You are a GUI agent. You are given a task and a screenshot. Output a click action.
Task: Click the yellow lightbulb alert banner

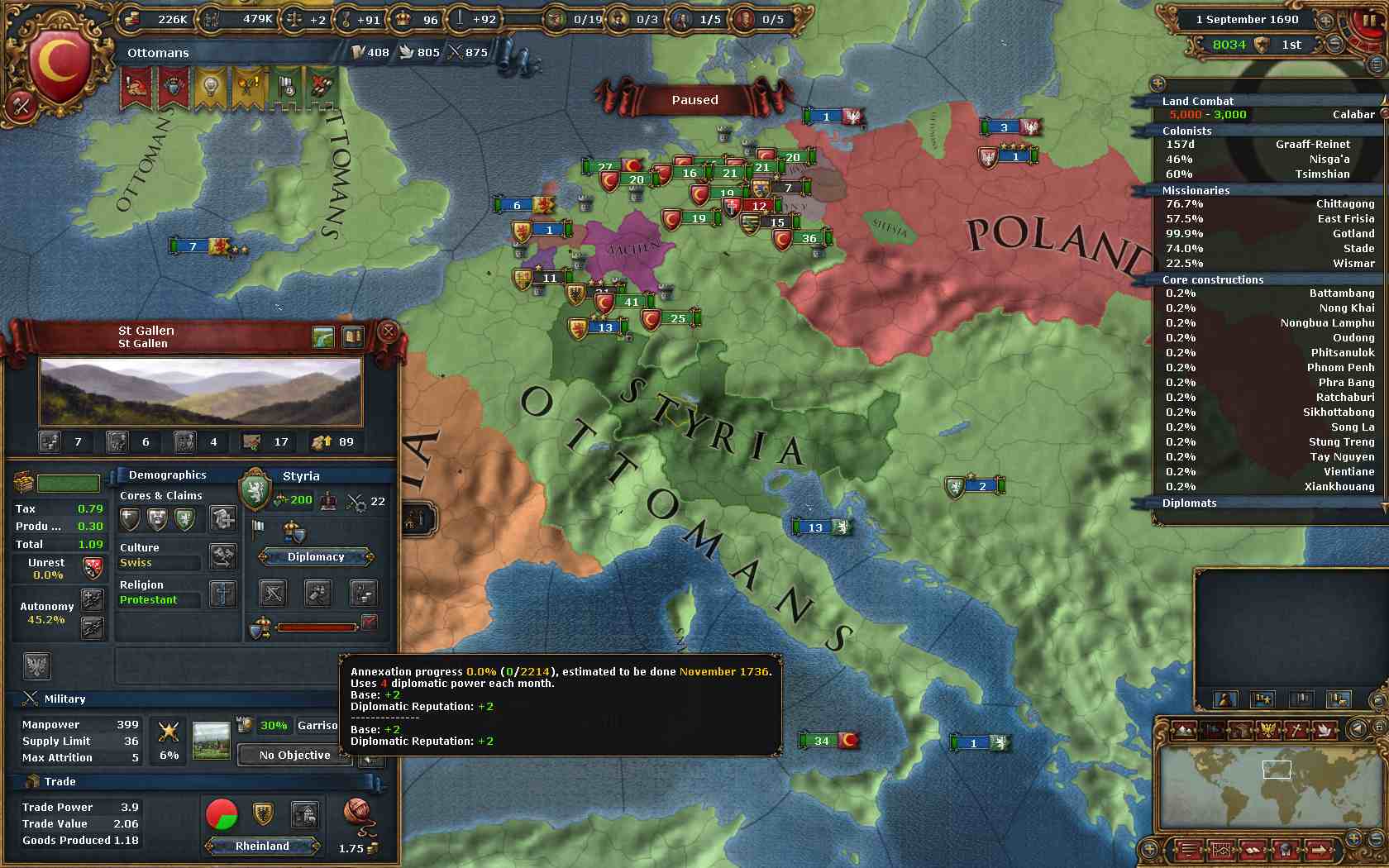coord(210,88)
